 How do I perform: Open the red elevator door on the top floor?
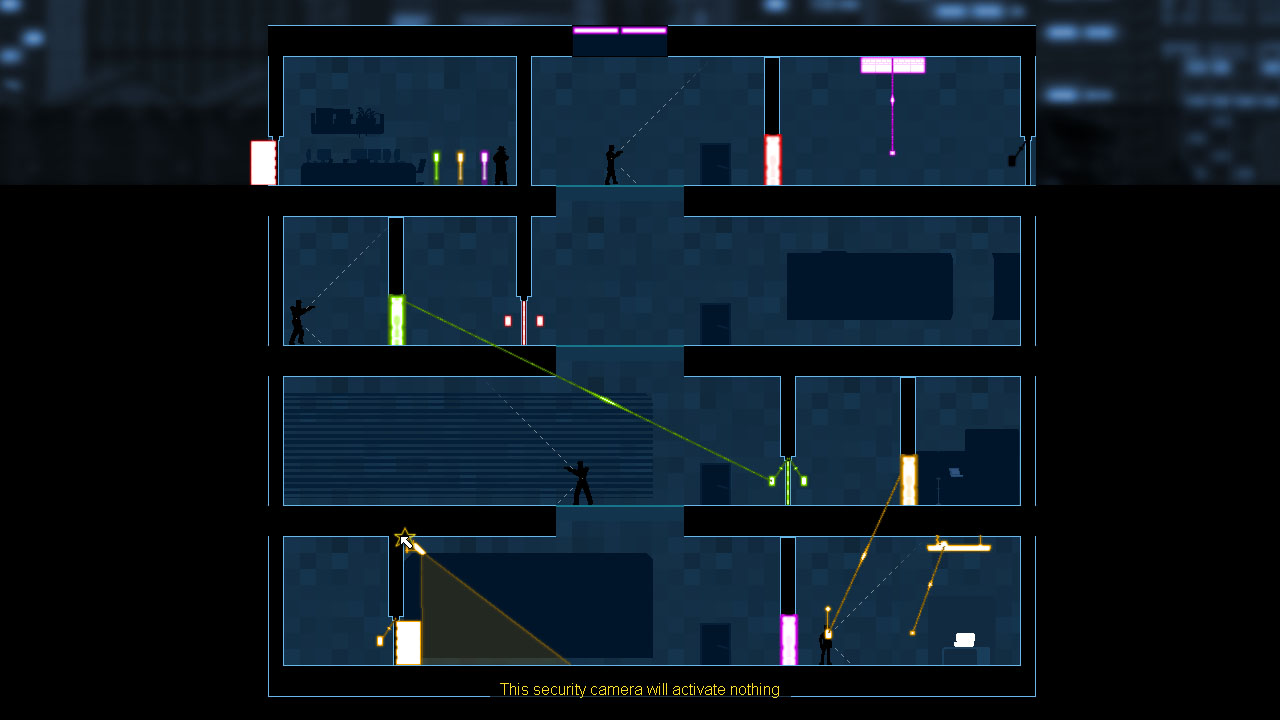point(772,158)
